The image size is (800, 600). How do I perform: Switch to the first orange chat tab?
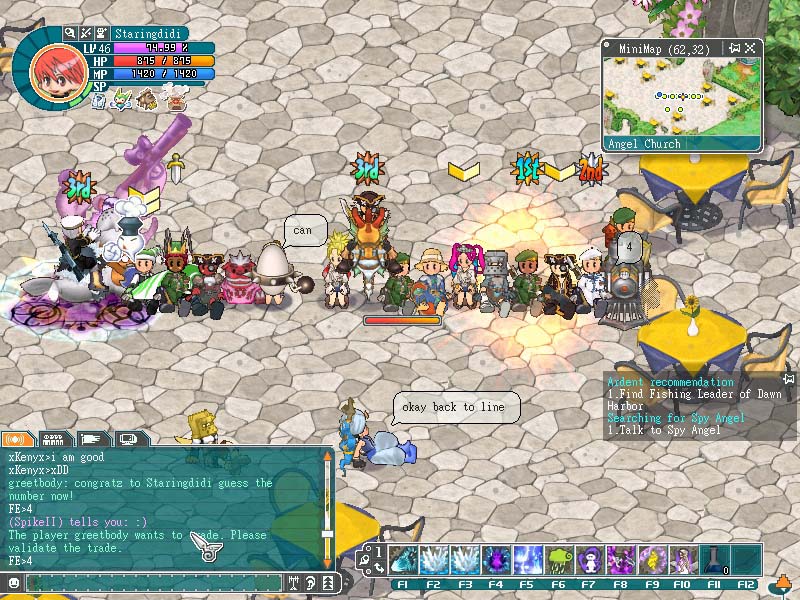[x=17, y=438]
